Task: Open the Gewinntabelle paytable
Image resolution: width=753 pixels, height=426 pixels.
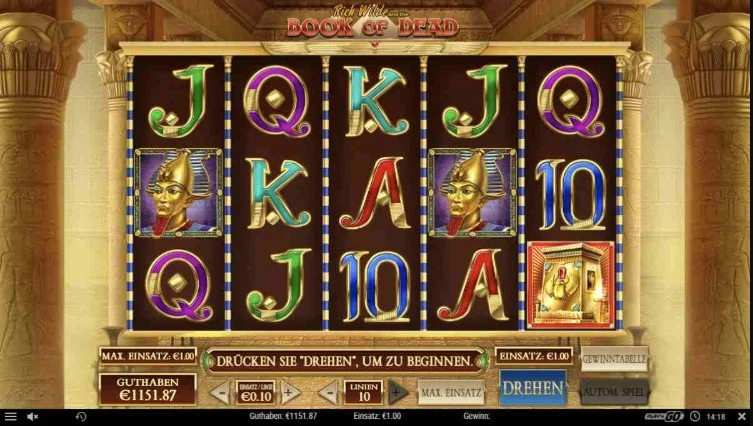Action: (x=614, y=358)
